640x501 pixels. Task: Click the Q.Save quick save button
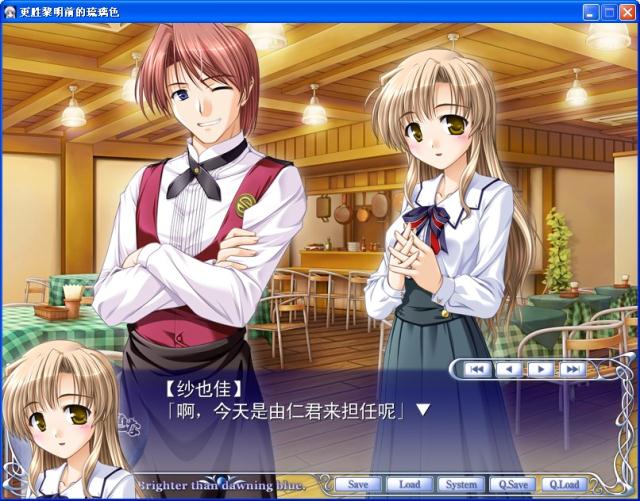[x=513, y=485]
